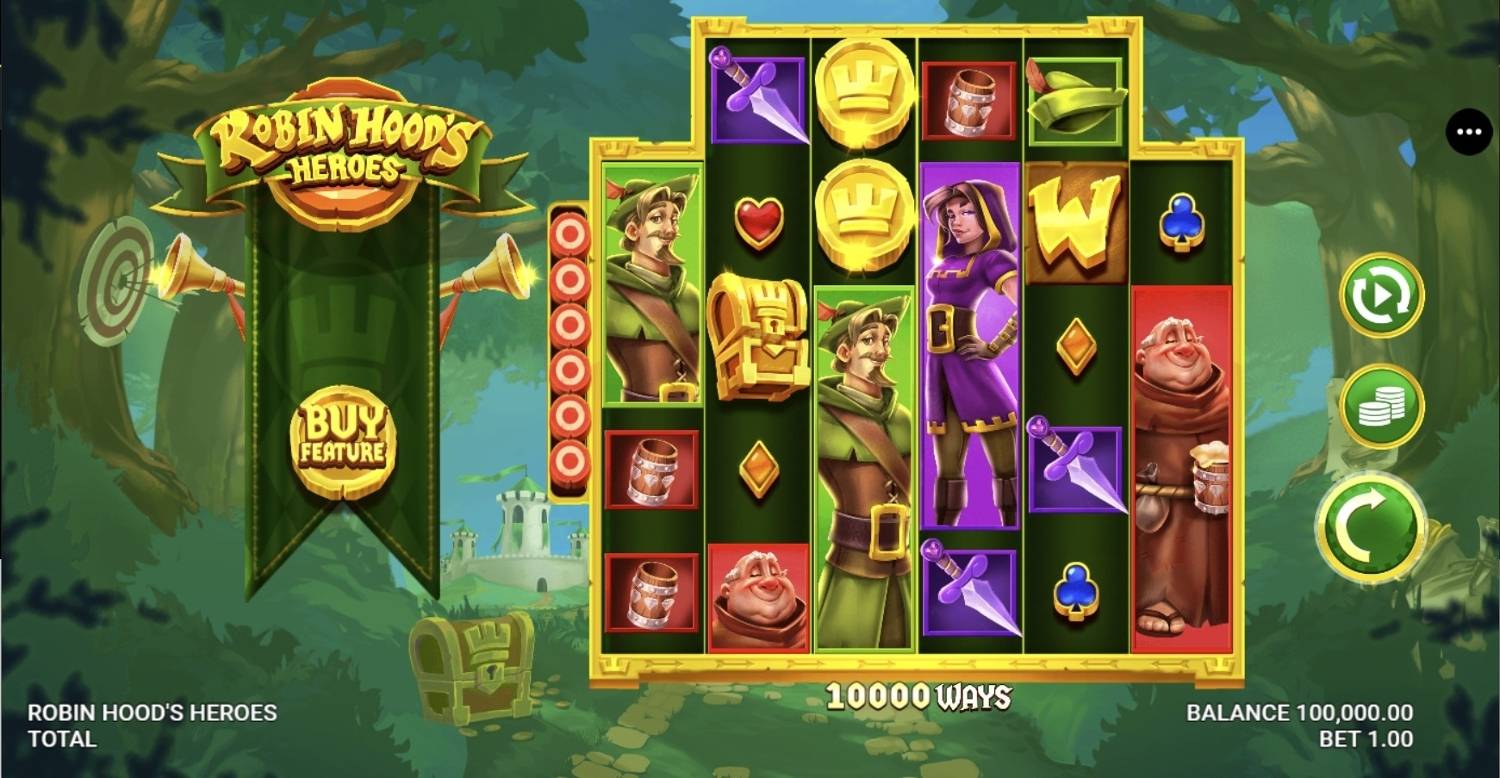
Task: Click the orange diamond symbol on reel five
Action: (1078, 345)
